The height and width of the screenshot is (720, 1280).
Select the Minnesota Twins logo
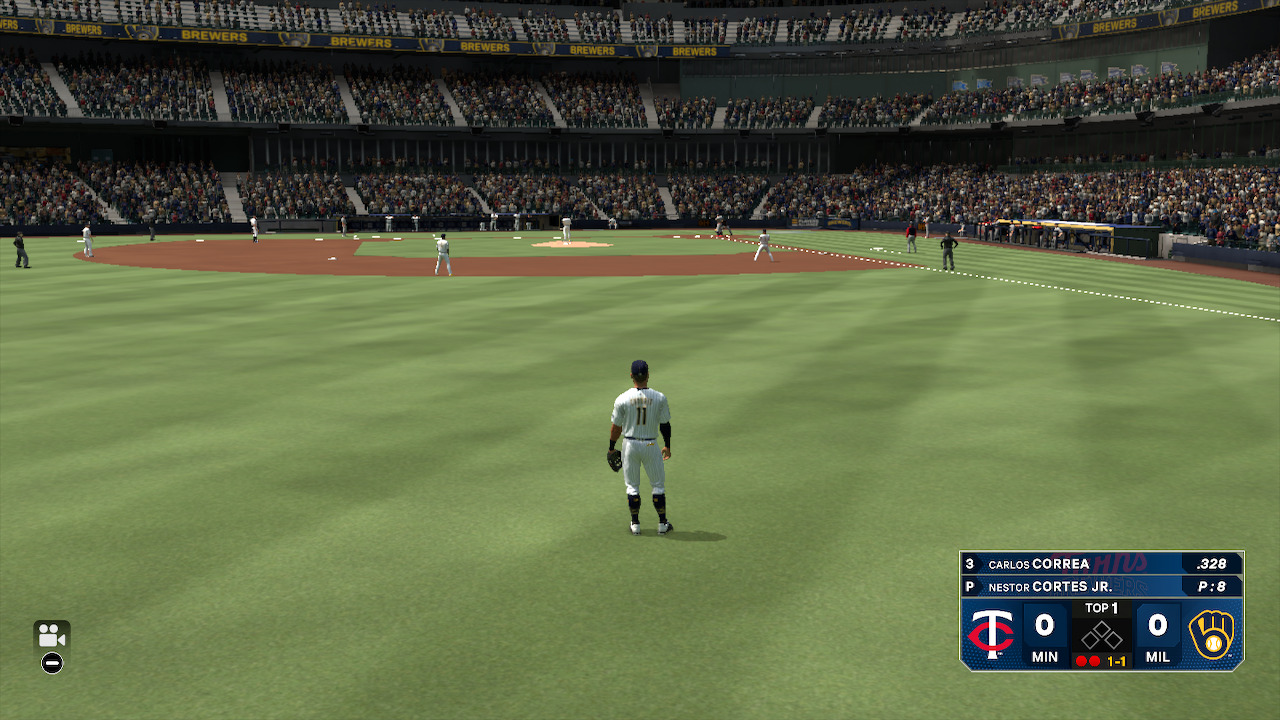coord(990,632)
